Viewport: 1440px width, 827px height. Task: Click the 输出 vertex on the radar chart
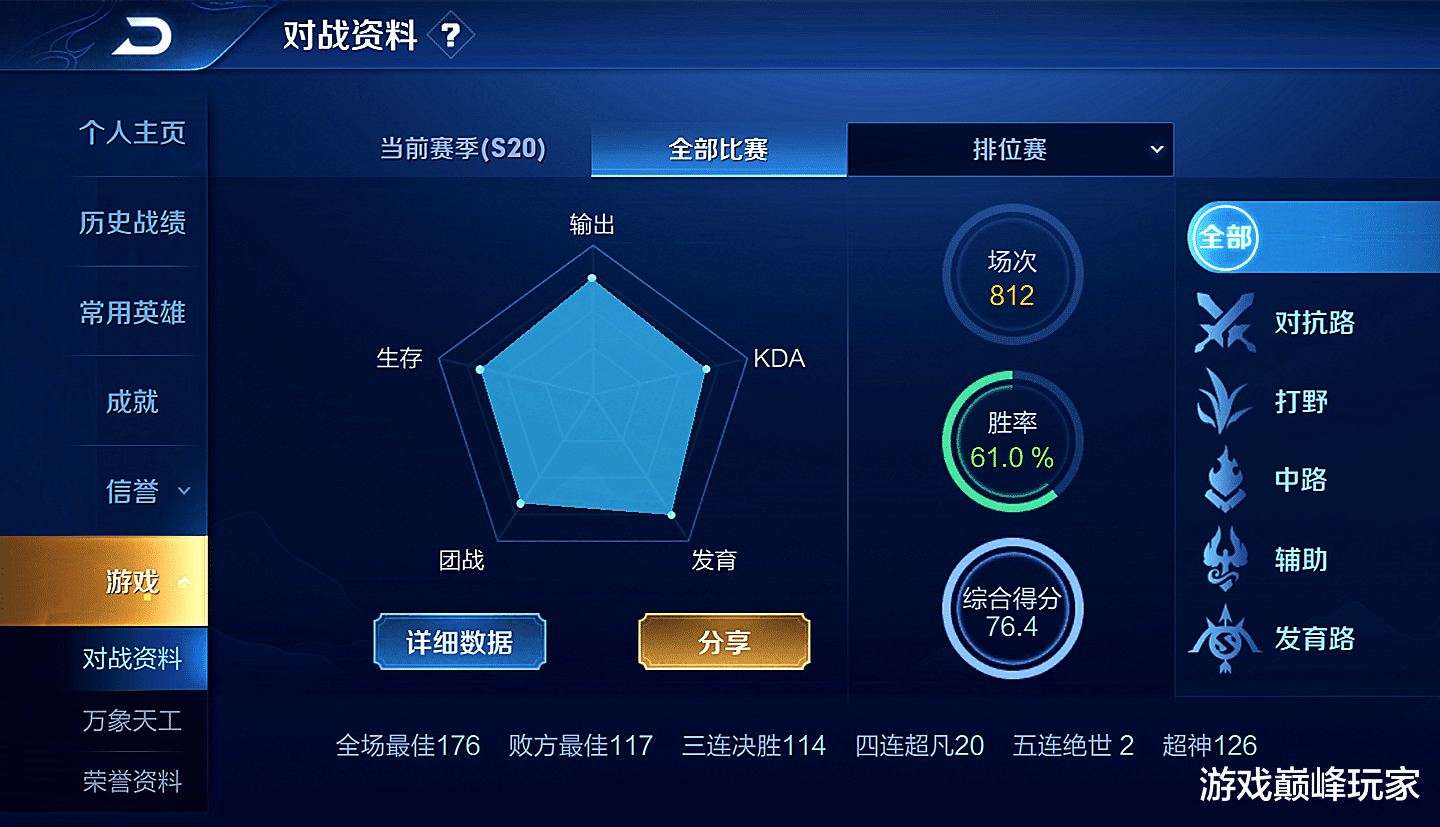[592, 279]
